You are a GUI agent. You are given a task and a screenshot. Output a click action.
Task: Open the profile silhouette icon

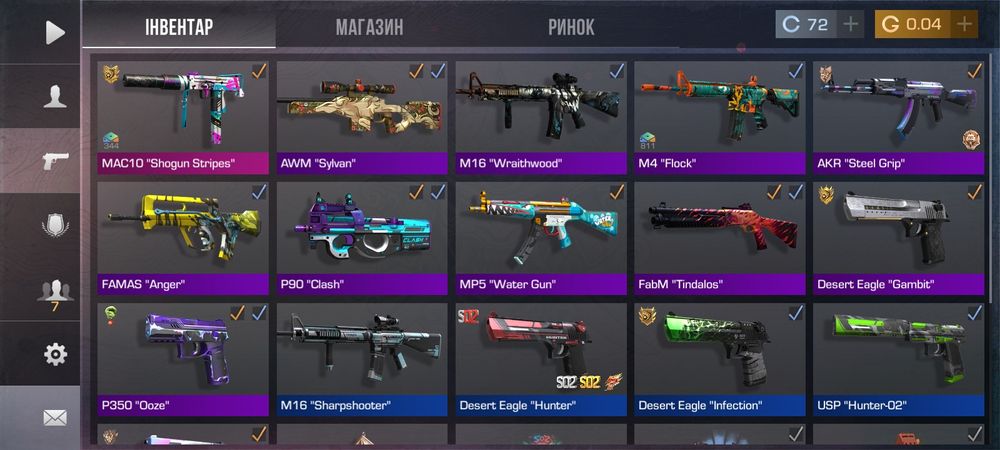pyautogui.click(x=55, y=97)
